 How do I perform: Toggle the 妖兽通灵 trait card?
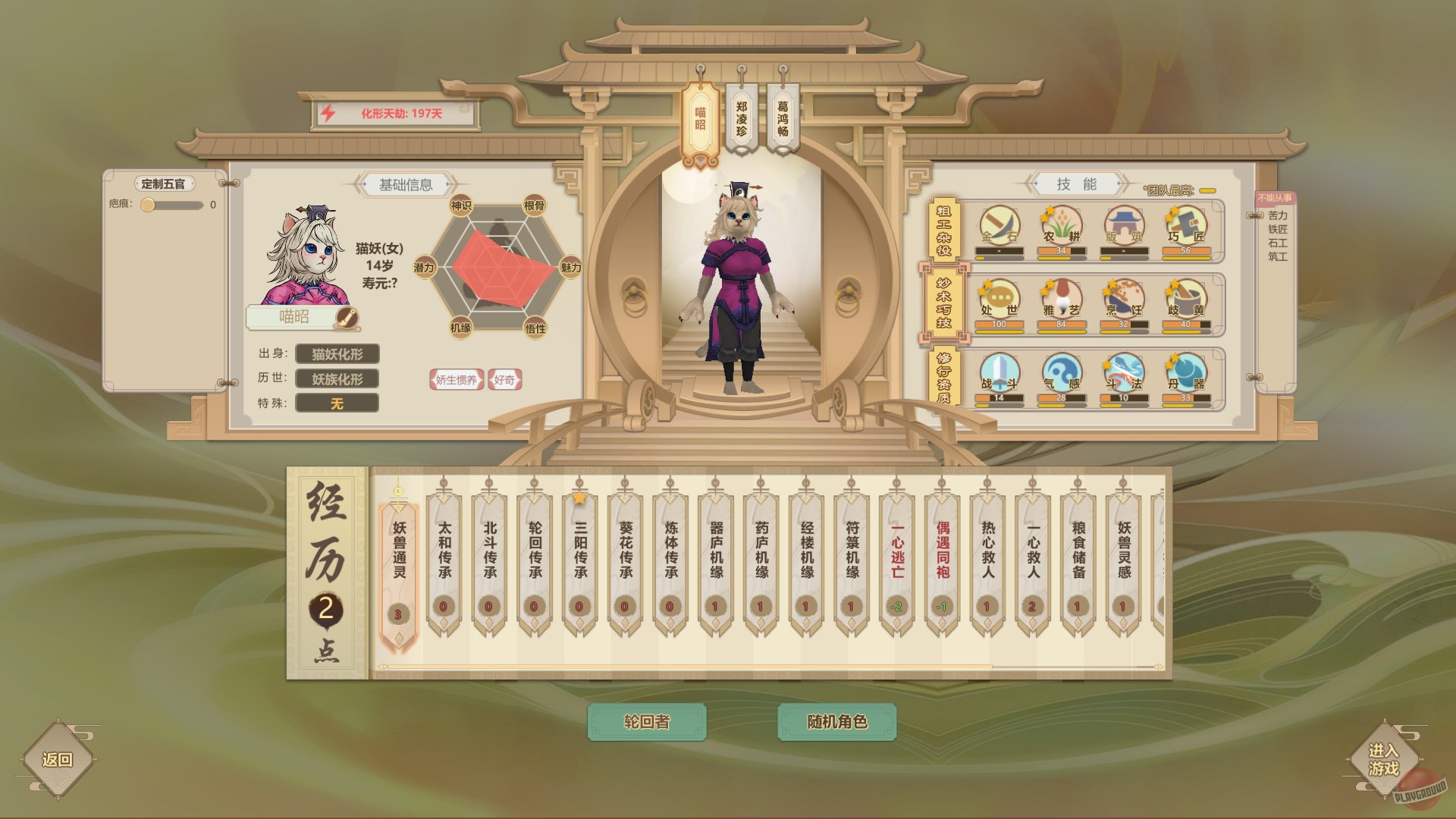coord(397,561)
